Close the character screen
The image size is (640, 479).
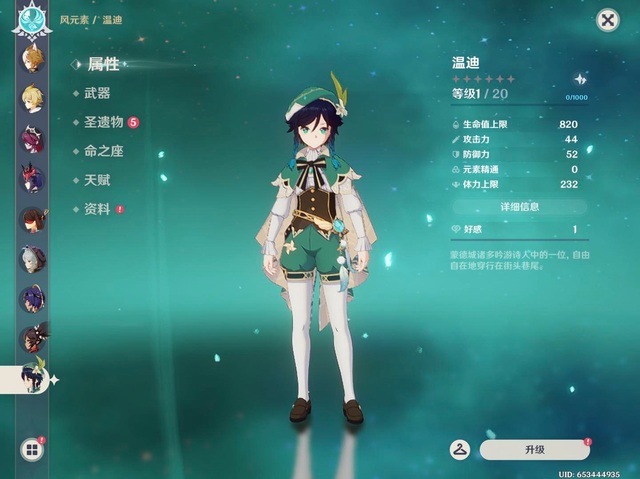click(x=607, y=20)
